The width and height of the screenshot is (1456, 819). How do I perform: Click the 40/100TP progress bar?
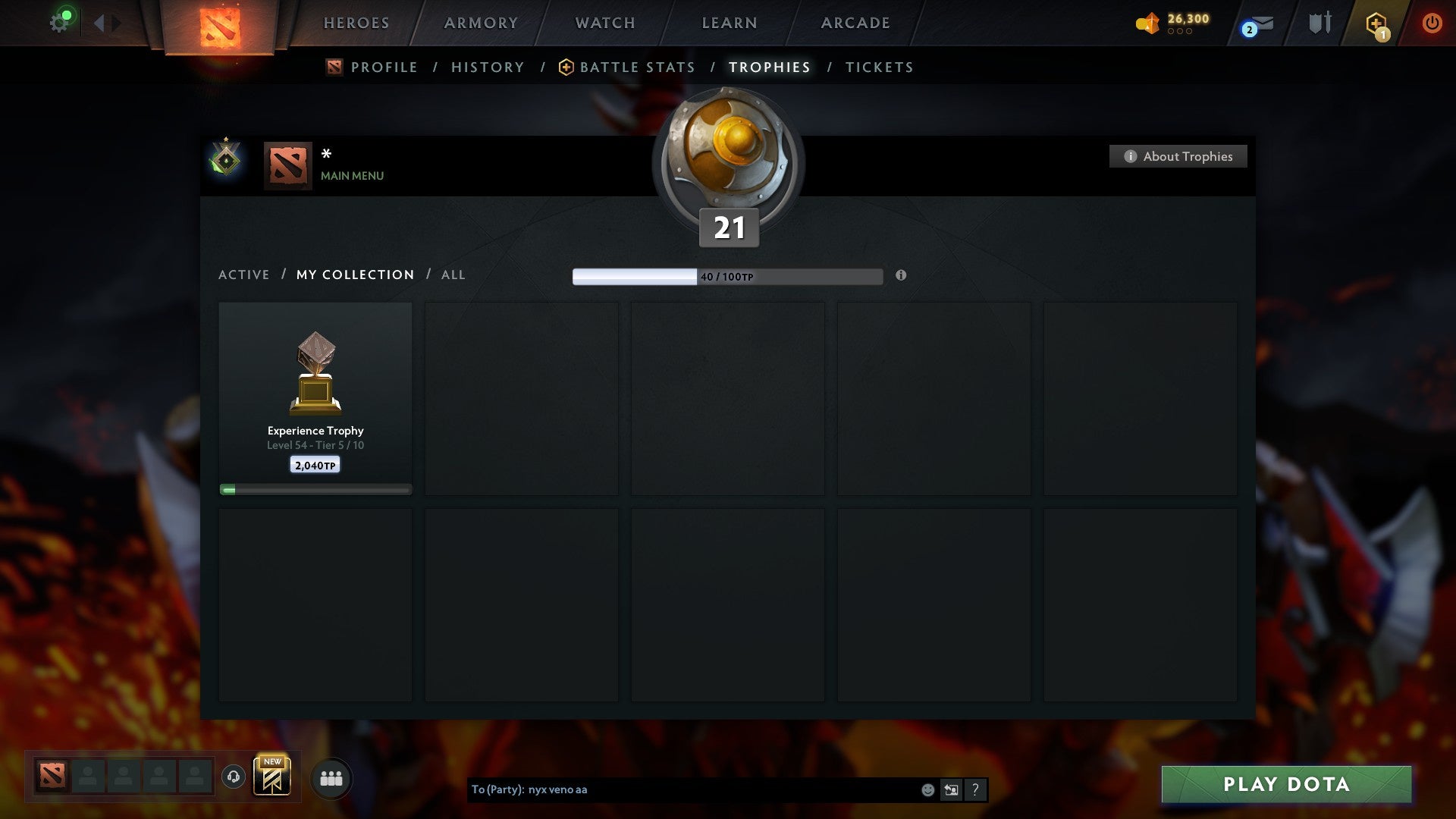[728, 276]
